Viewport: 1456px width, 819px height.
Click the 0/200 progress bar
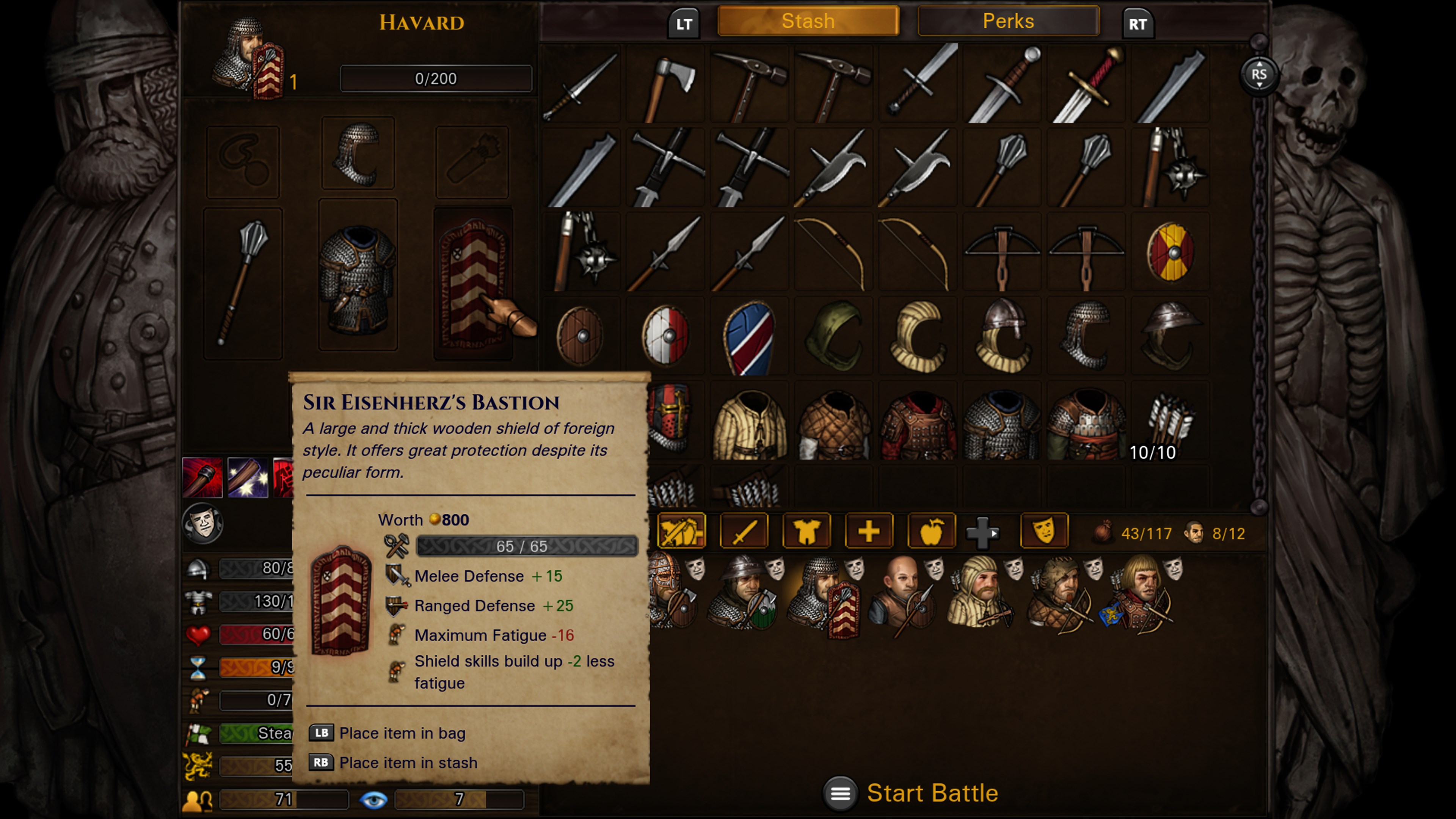click(435, 78)
